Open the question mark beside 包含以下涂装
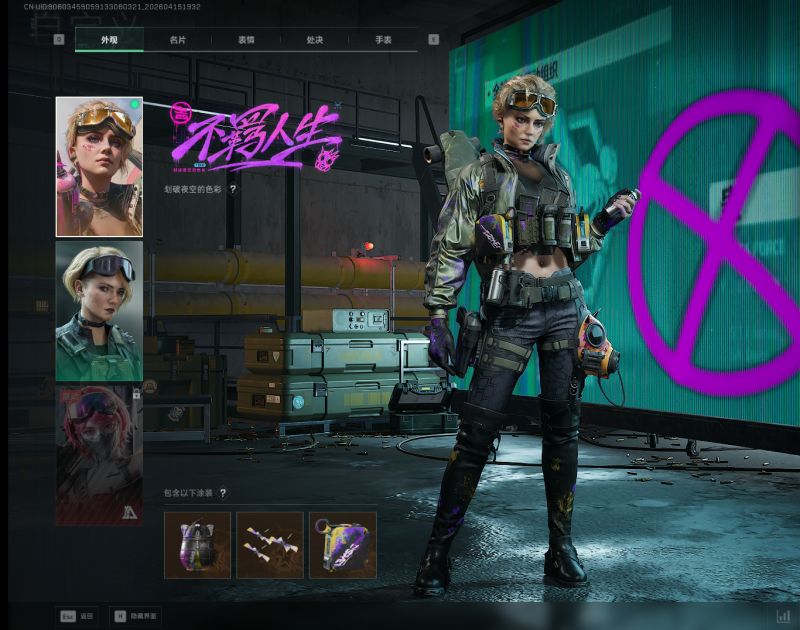 point(223,493)
